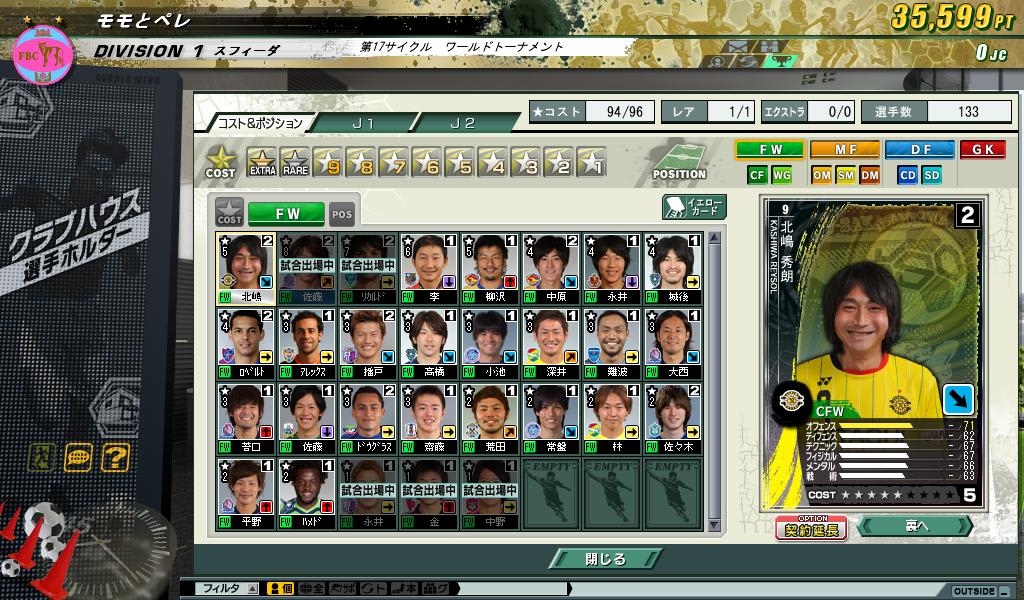
Task: Open the J2 tab
Action: [462, 123]
